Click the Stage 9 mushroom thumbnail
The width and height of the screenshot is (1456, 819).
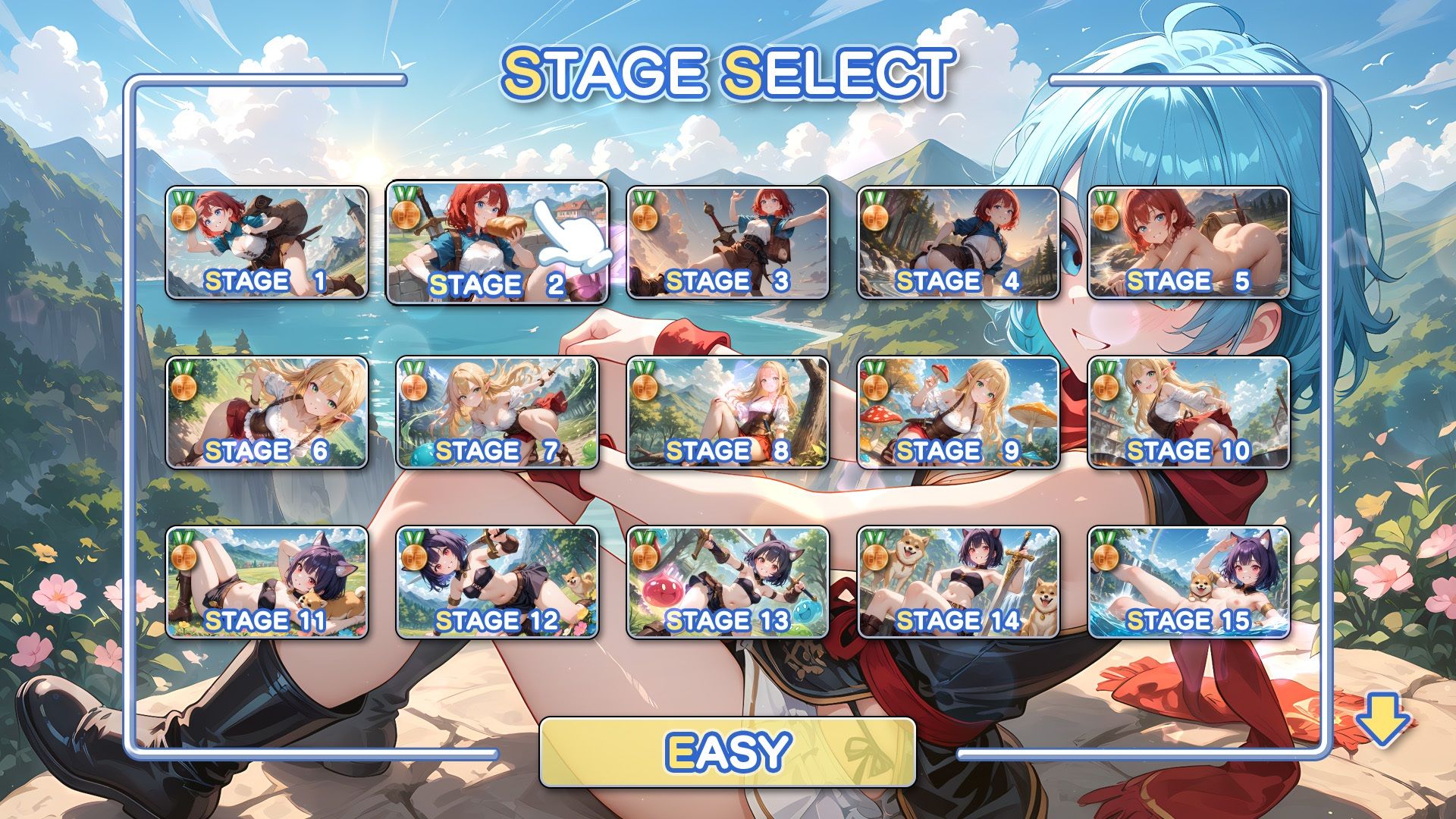tap(959, 413)
